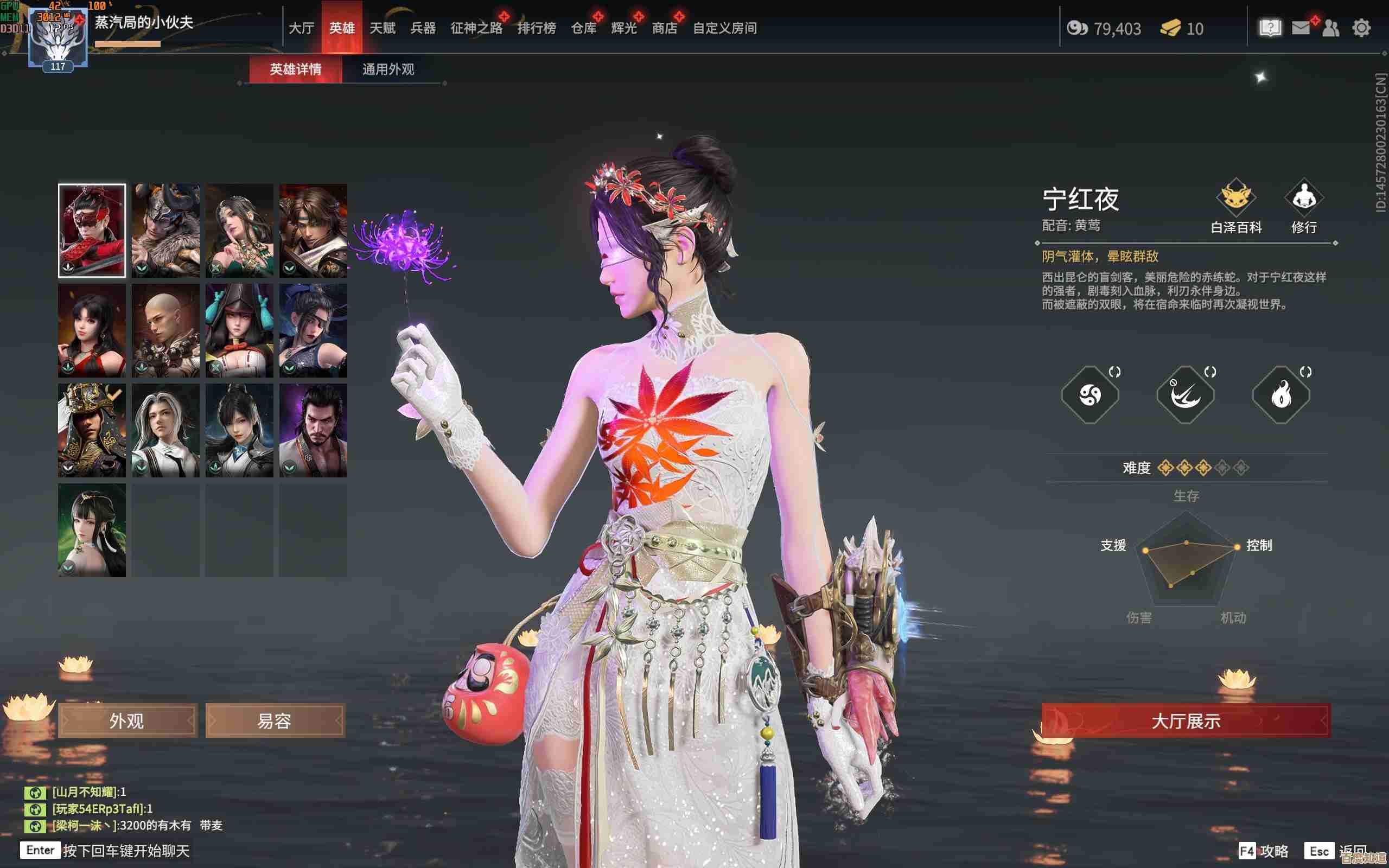The height and width of the screenshot is (868, 1389).
Task: Select the red-masked hero portrait
Action: (x=92, y=230)
